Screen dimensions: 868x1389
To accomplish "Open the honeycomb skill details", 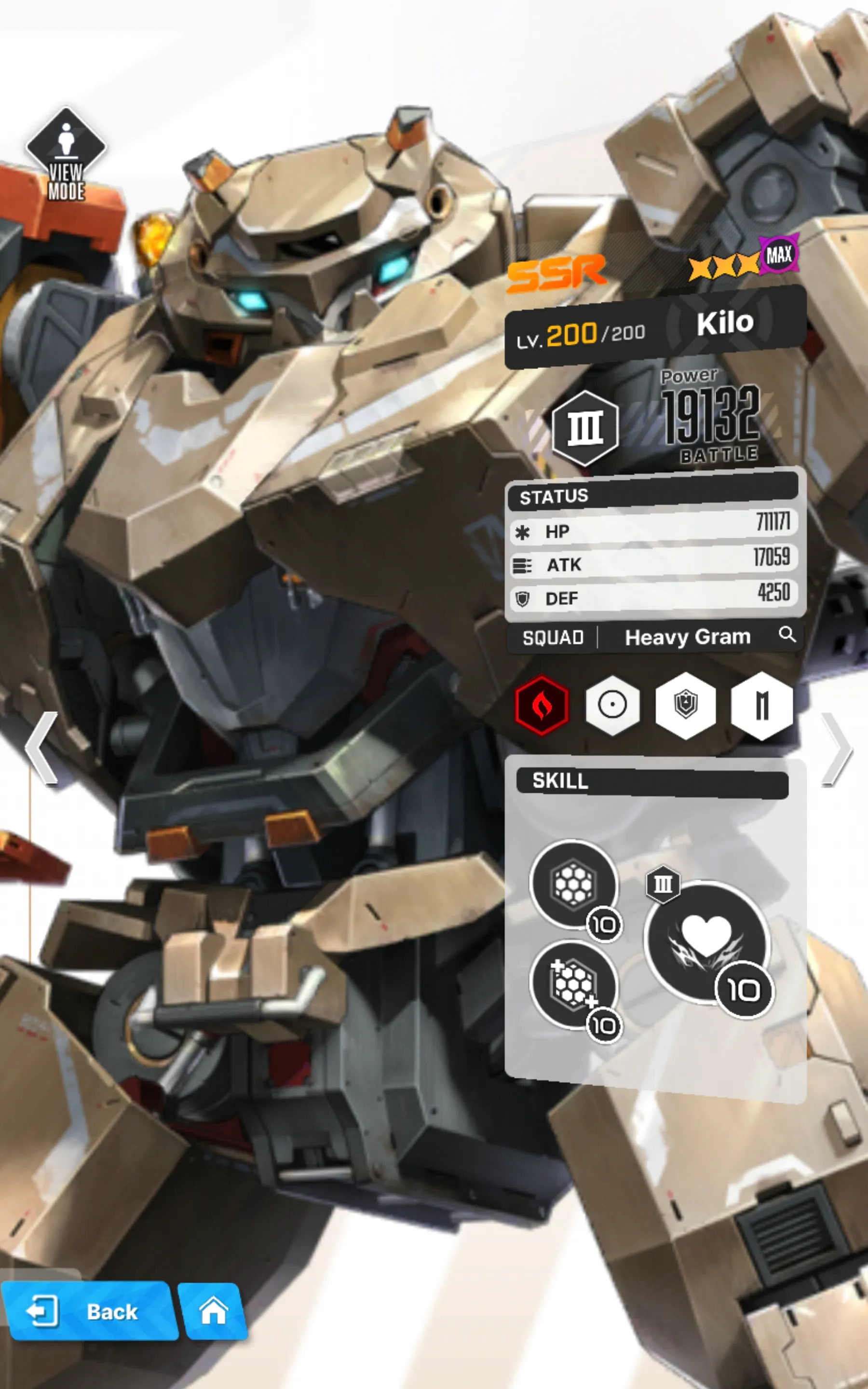I will pos(573,885).
